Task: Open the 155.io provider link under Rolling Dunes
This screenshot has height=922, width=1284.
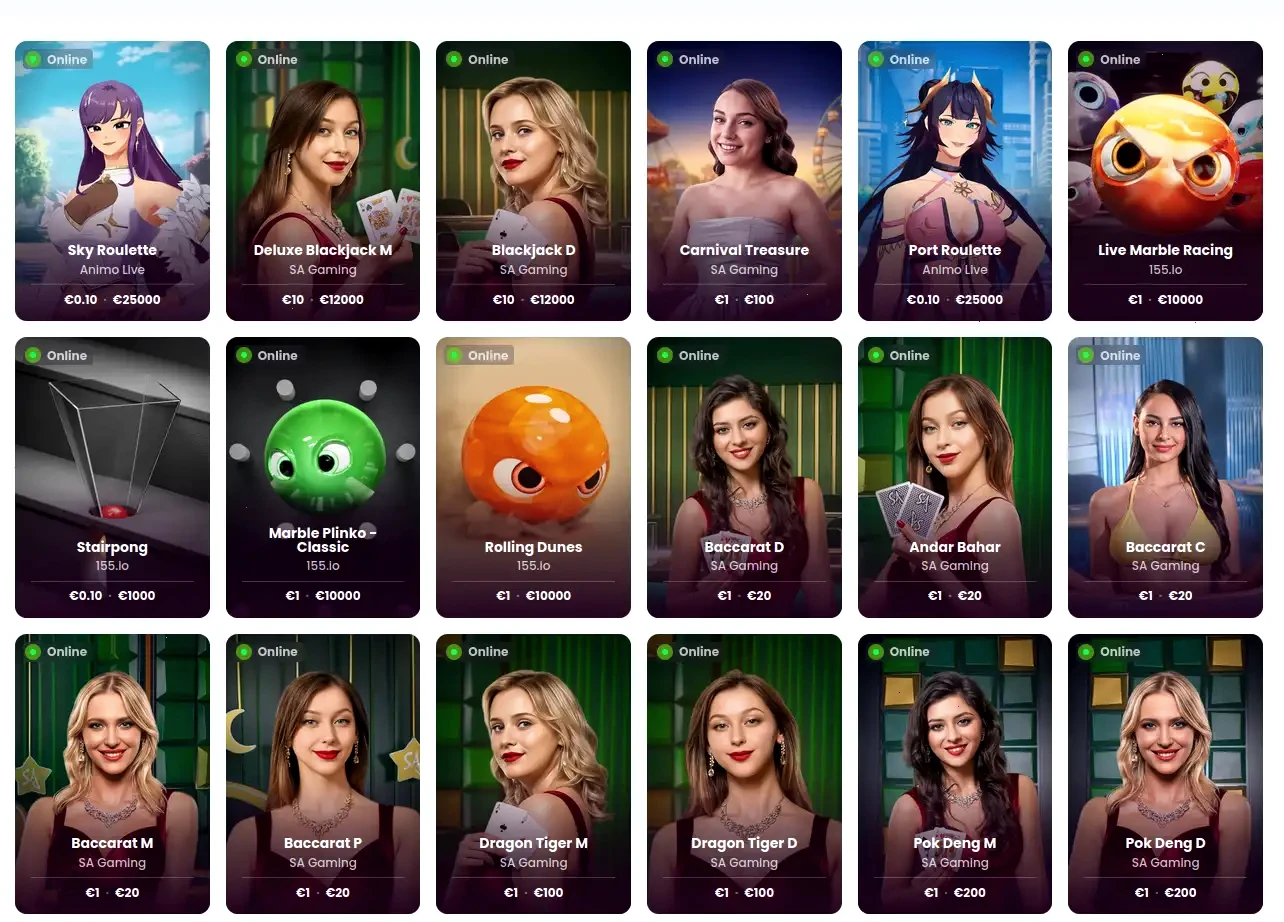Action: pyautogui.click(x=533, y=565)
